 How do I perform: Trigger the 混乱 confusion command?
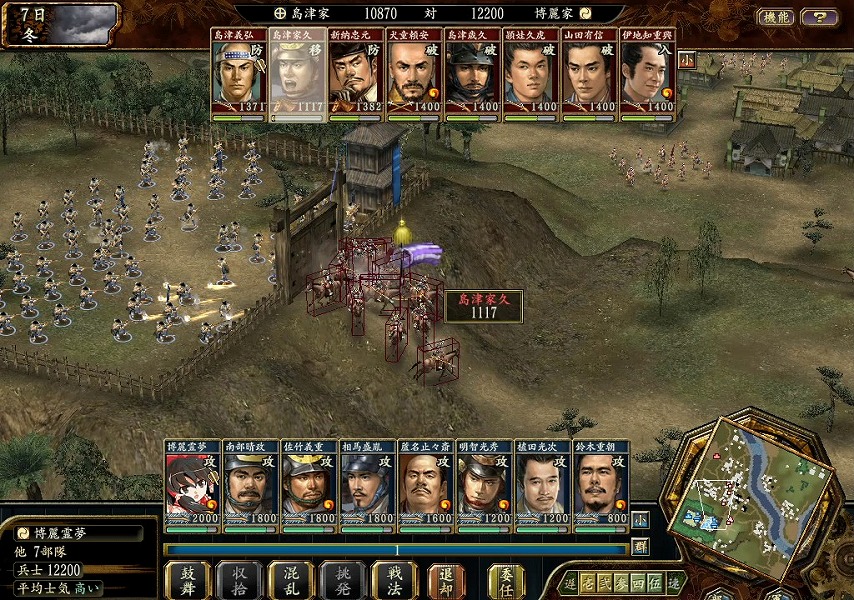click(x=291, y=580)
